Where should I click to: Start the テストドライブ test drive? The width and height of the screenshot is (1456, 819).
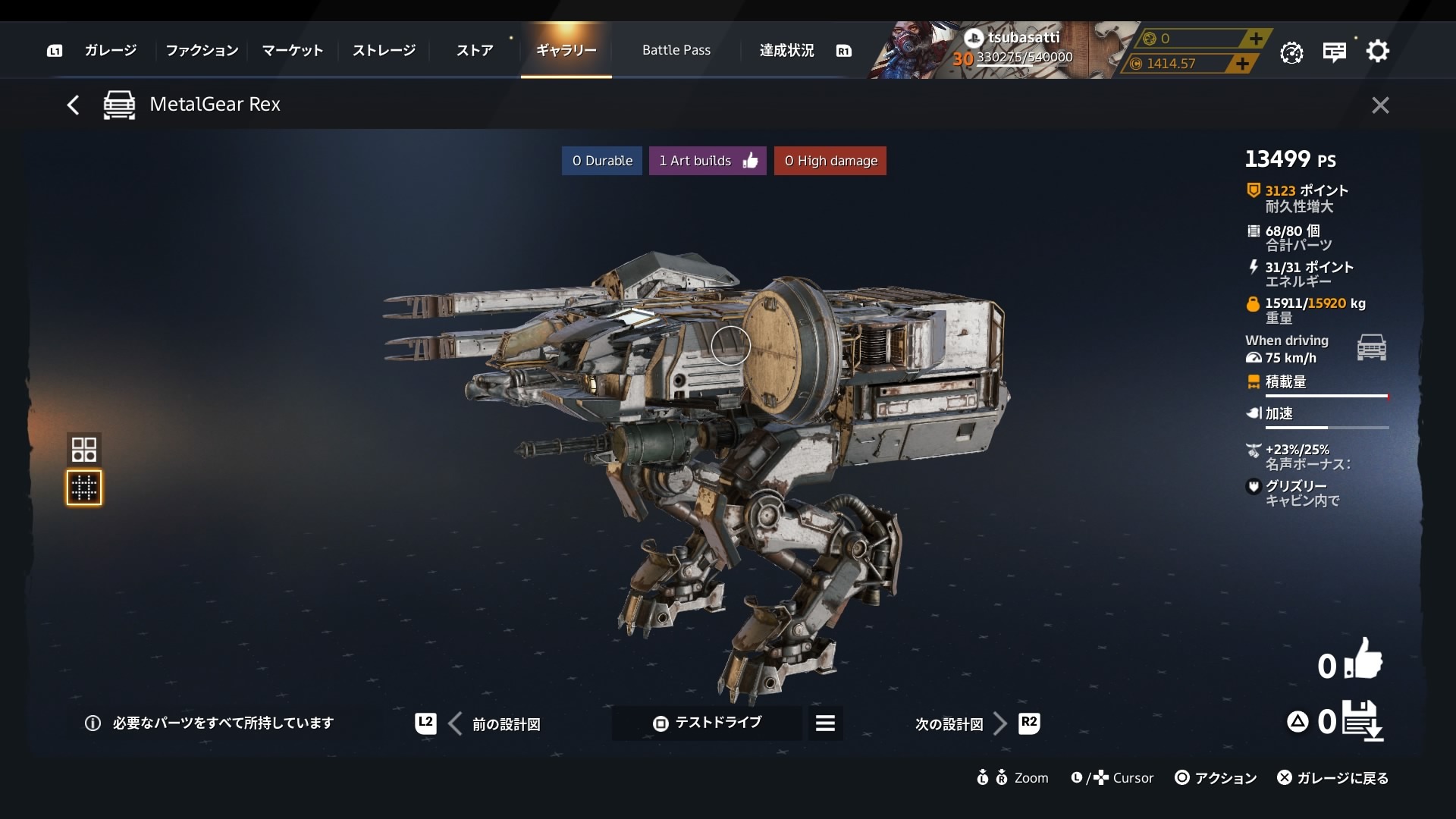pyautogui.click(x=707, y=723)
